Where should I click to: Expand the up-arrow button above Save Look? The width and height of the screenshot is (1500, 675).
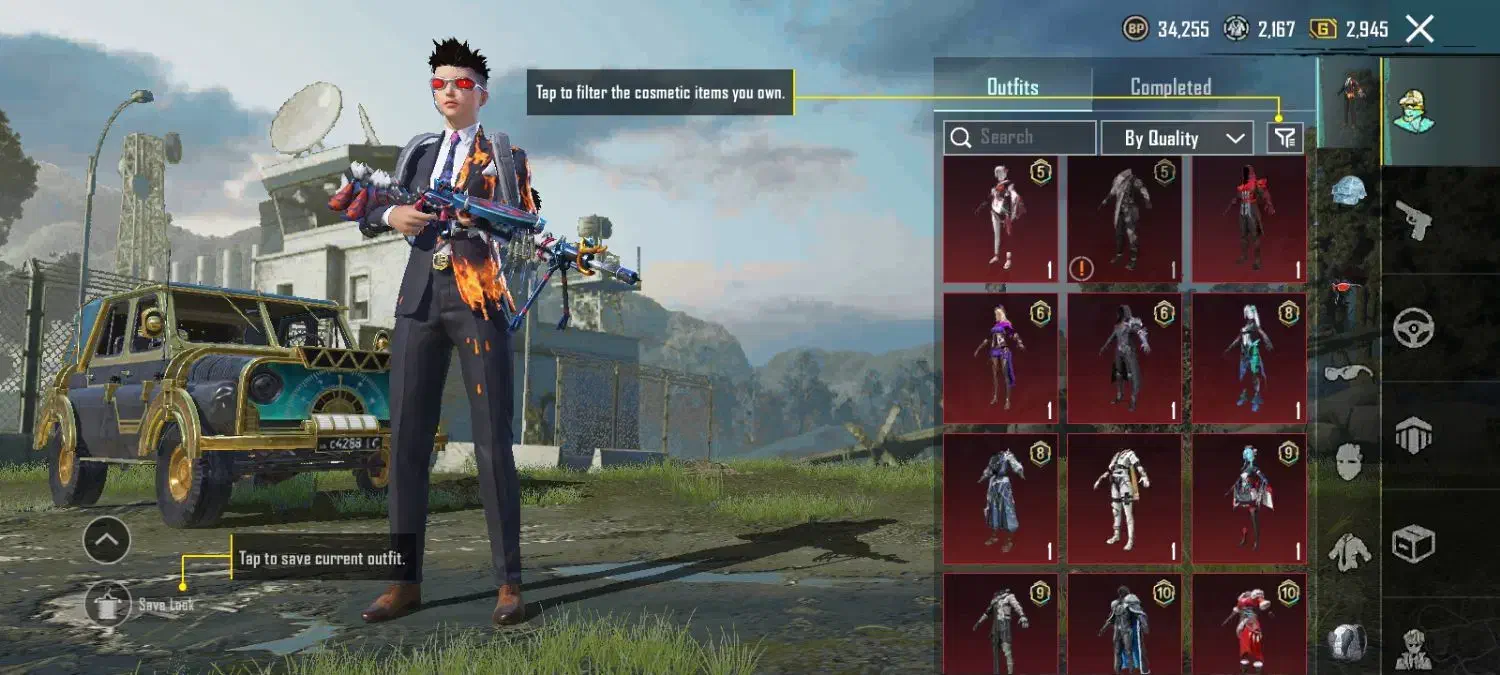(x=107, y=541)
